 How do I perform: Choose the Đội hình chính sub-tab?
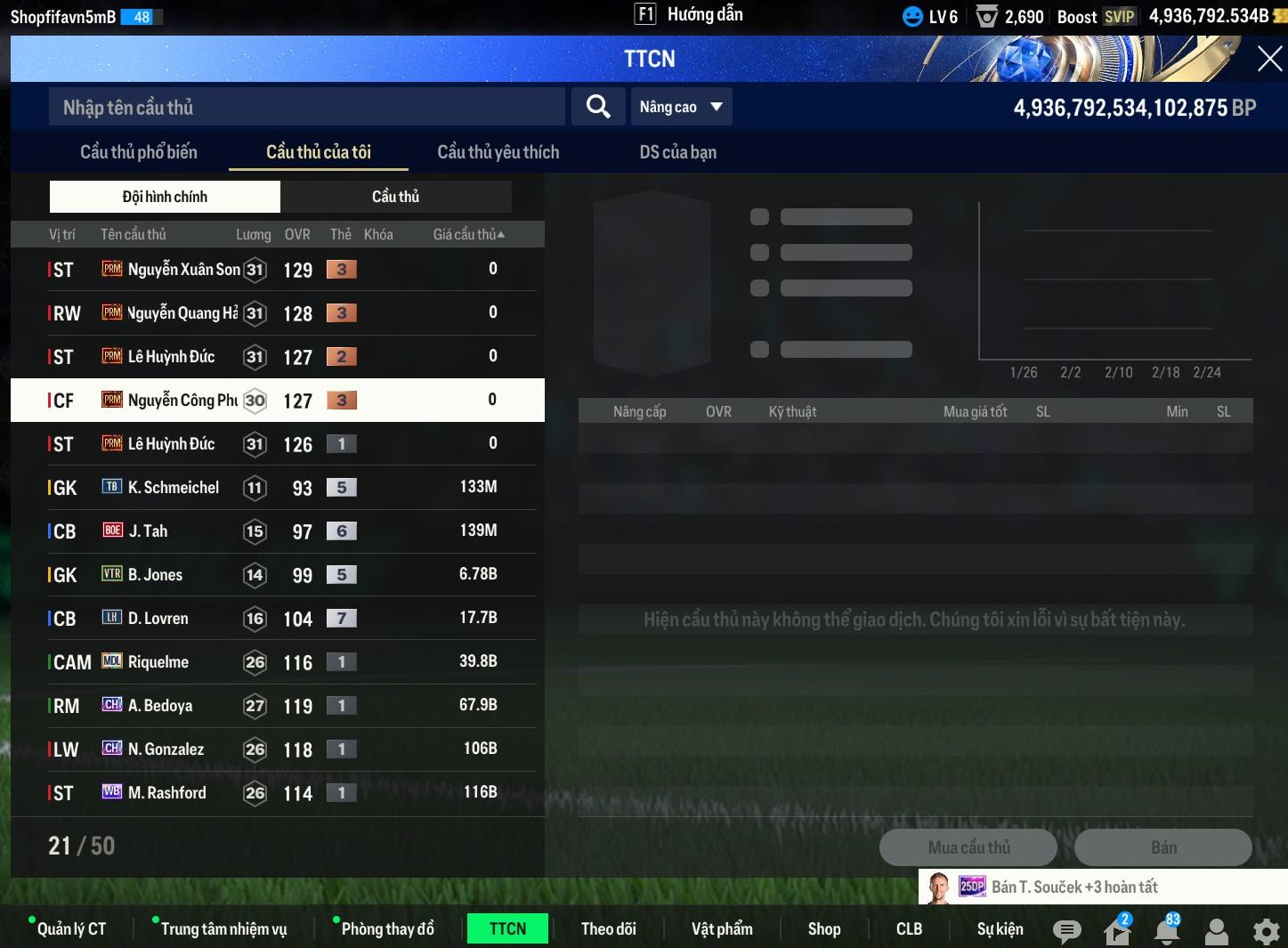[165, 197]
